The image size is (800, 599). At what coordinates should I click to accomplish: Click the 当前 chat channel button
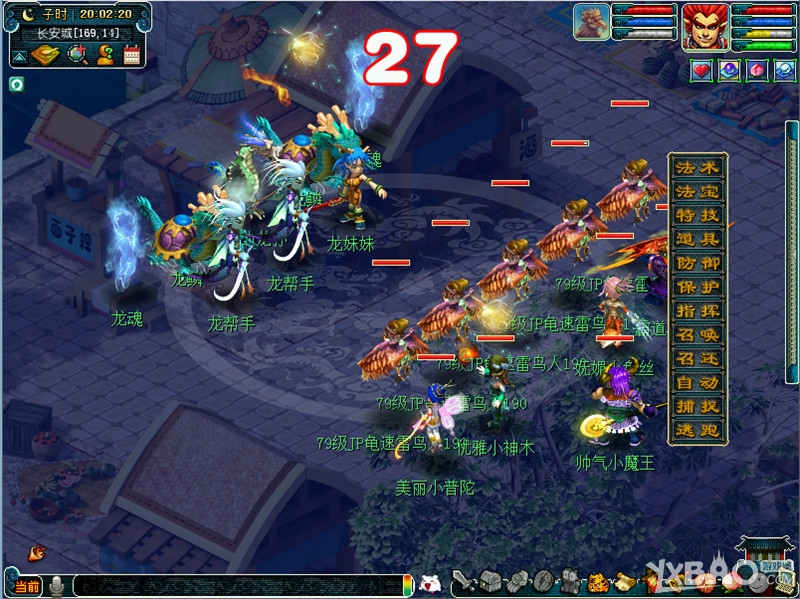pyautogui.click(x=27, y=586)
